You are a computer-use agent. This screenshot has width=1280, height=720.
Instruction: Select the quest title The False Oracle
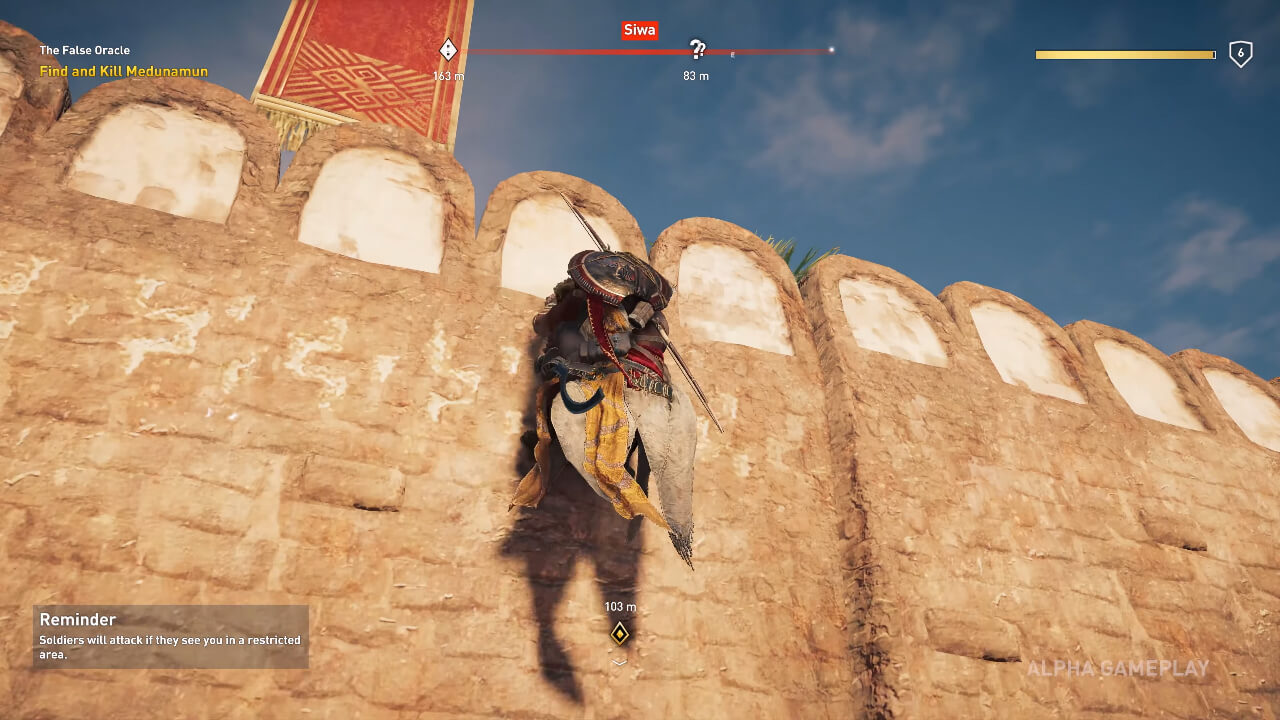(85, 50)
